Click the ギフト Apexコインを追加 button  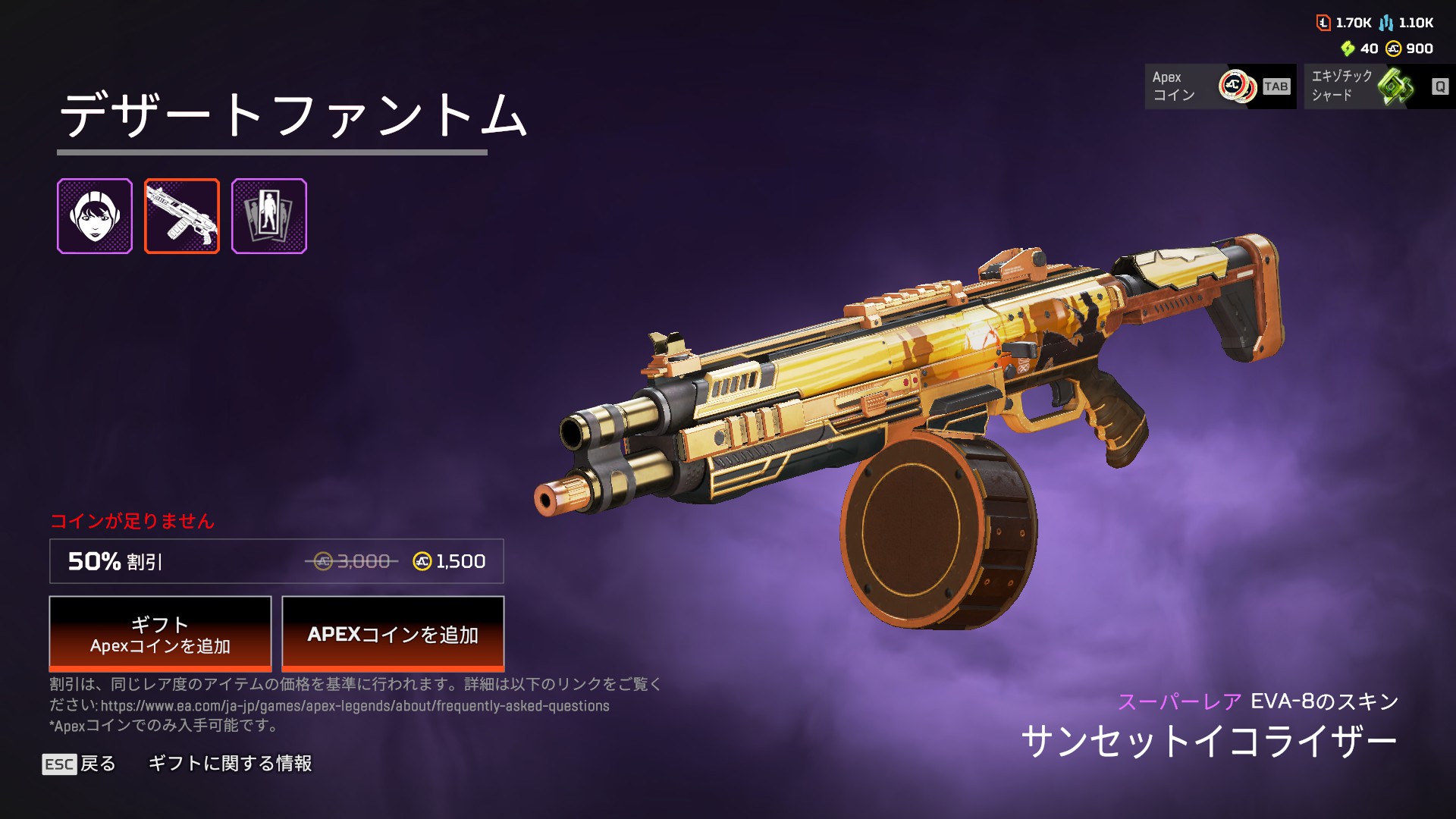tap(160, 633)
